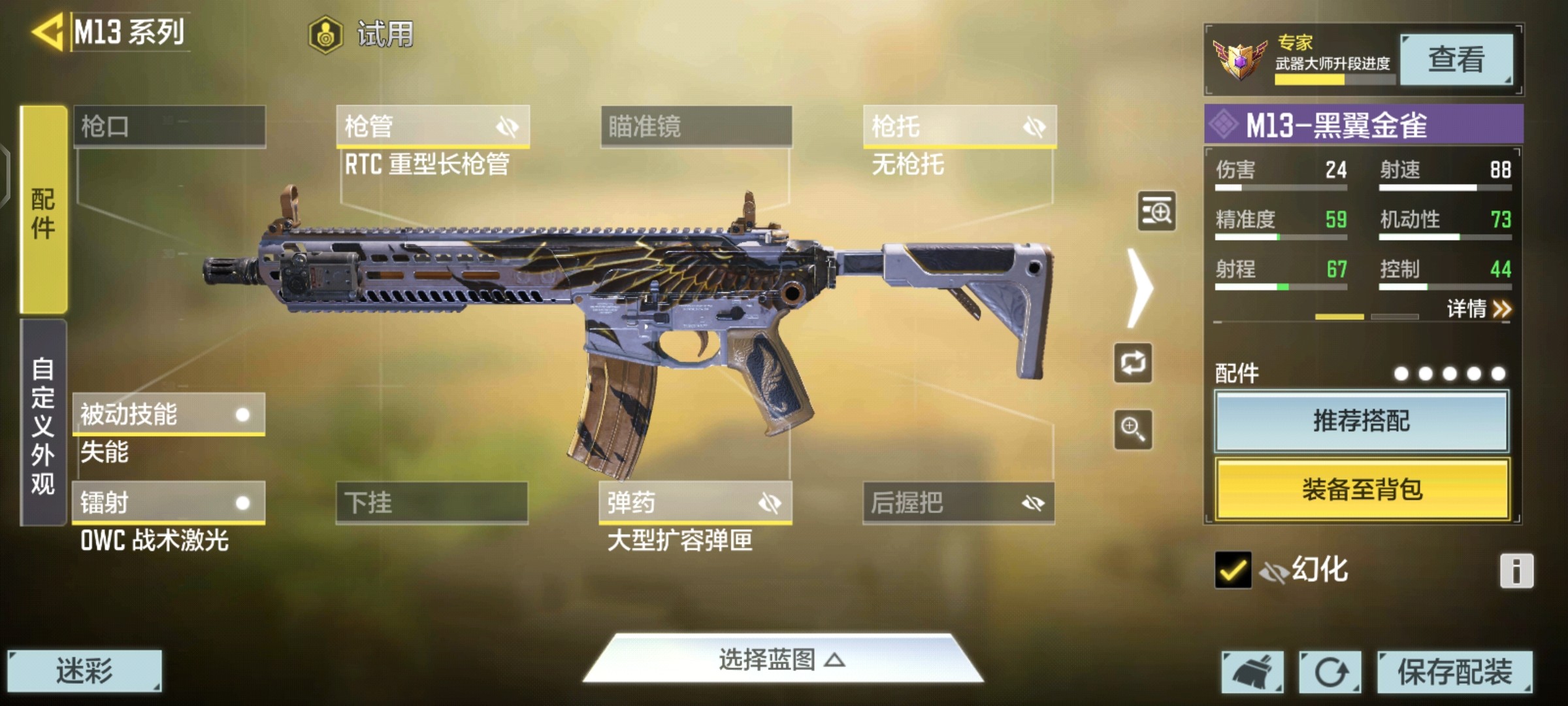Open the 试用 weapon trial mode

point(361,34)
